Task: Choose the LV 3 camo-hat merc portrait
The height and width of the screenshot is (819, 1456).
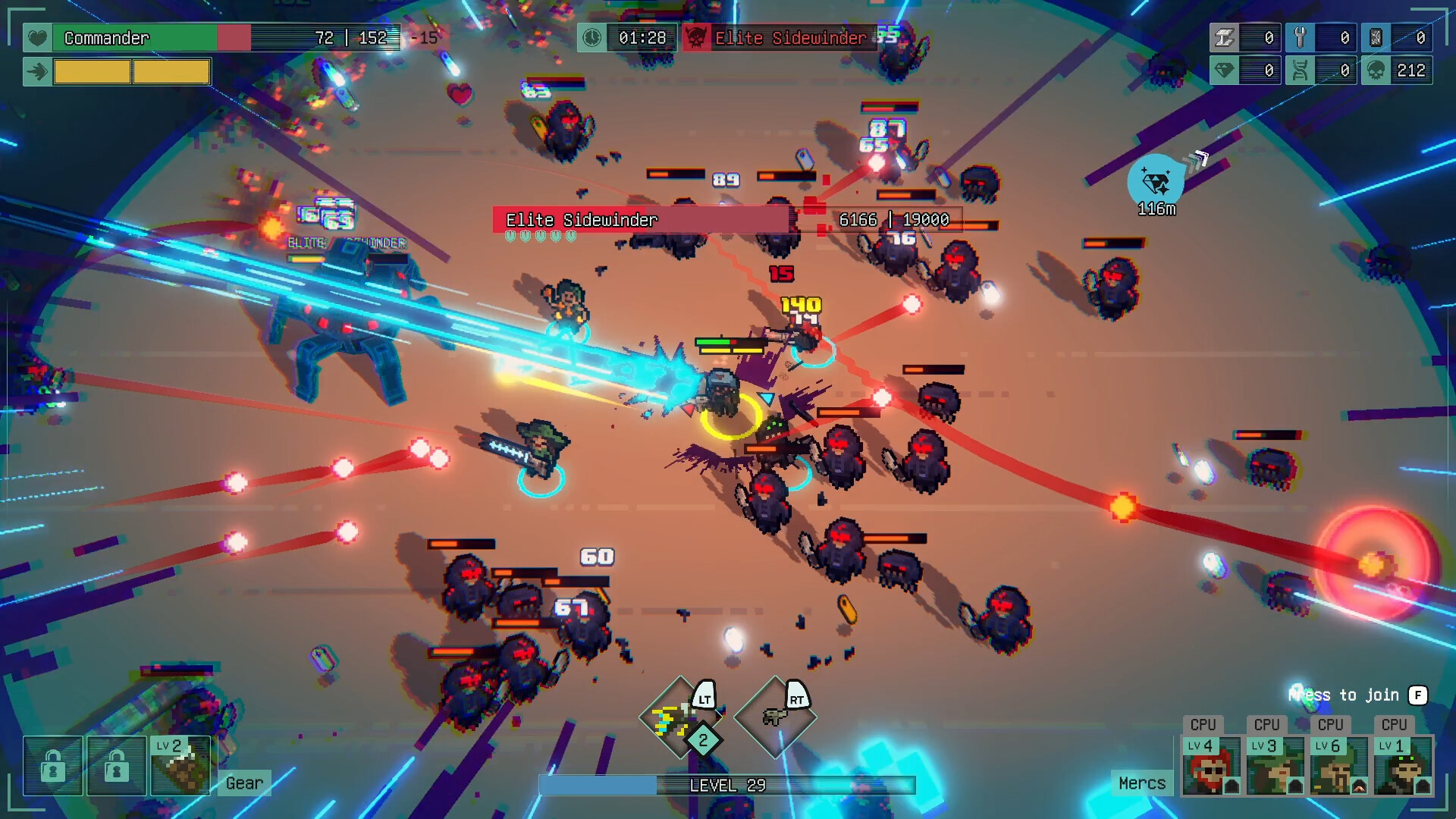Action: pyautogui.click(x=1275, y=766)
